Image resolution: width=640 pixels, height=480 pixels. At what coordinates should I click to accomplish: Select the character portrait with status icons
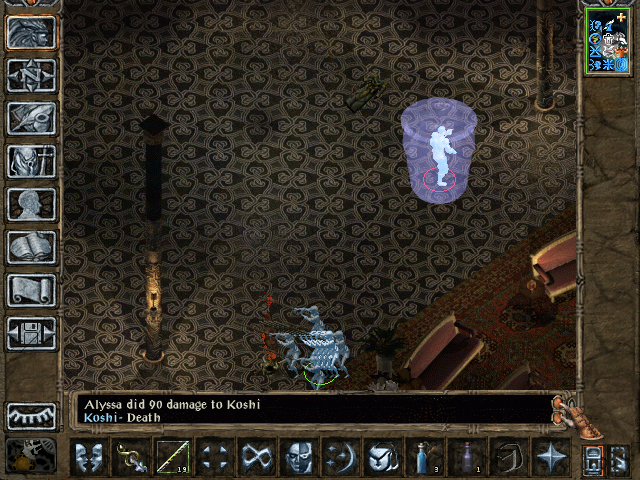tap(608, 40)
